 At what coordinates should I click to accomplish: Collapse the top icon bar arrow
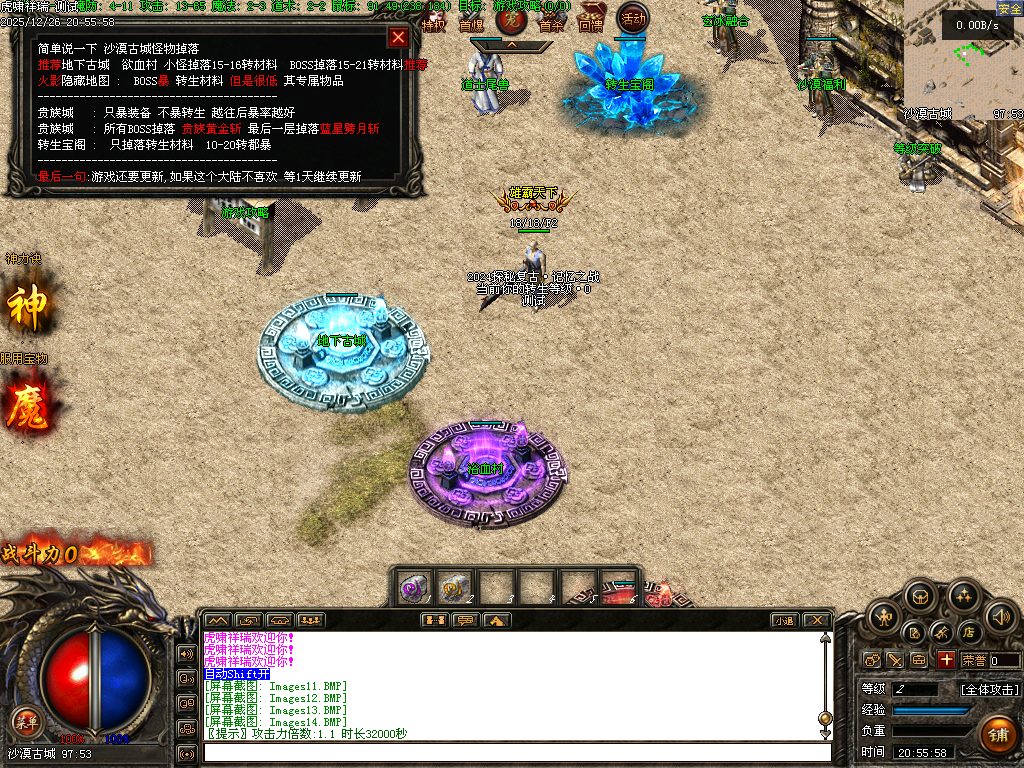point(511,45)
